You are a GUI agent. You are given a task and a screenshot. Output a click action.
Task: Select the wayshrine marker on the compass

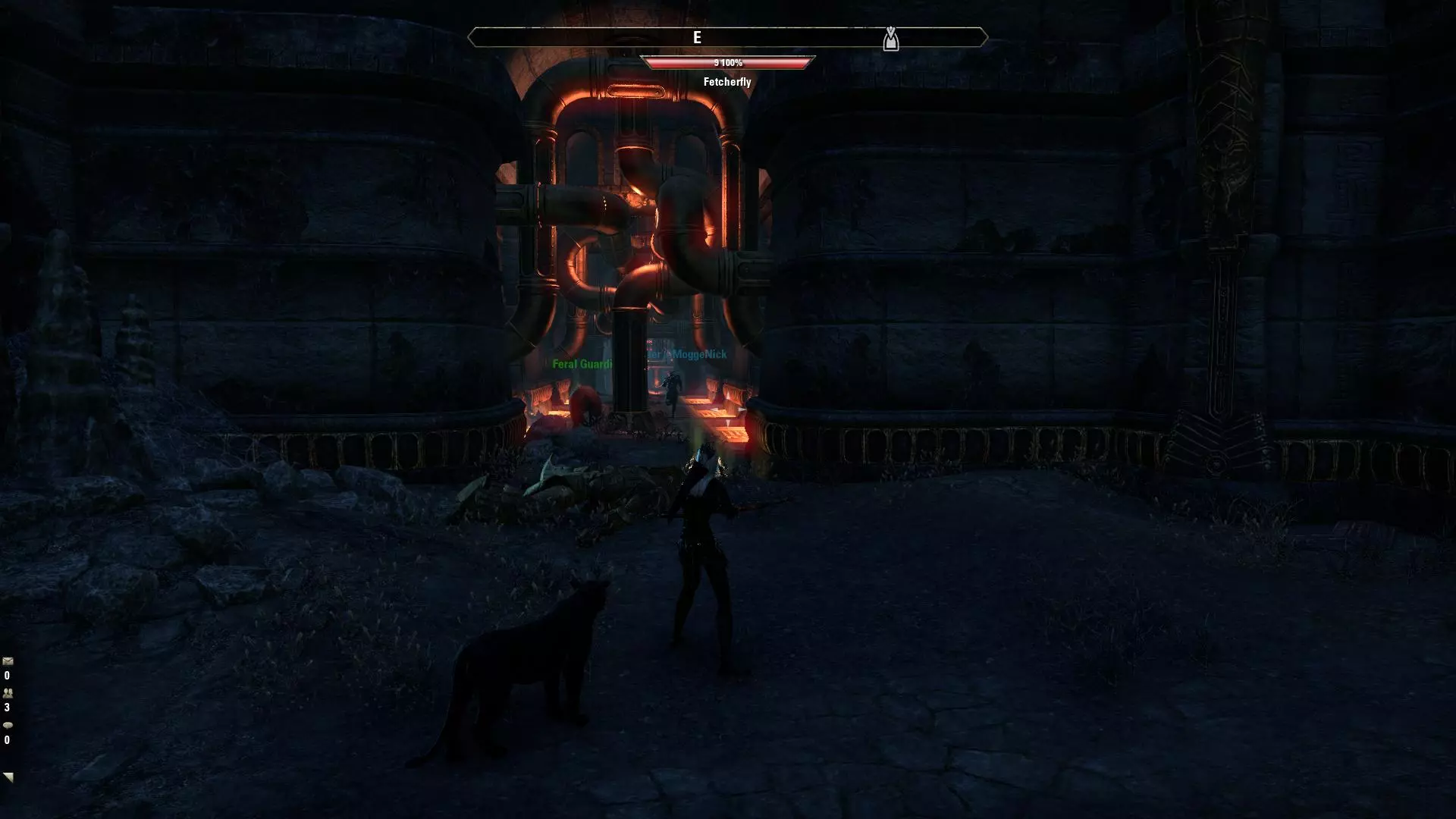click(890, 39)
